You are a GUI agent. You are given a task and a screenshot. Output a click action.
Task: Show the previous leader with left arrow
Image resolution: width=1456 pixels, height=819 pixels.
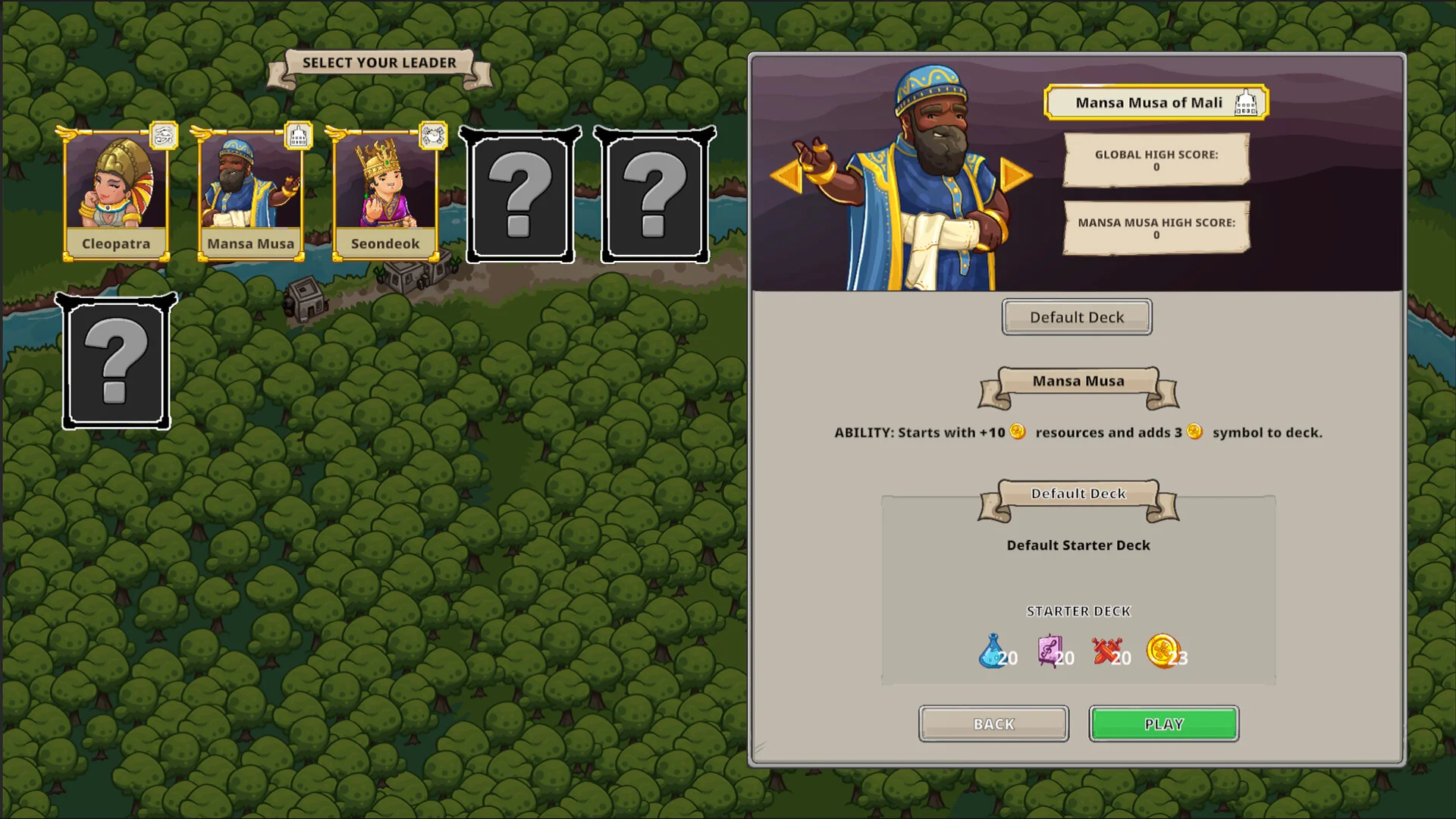click(x=786, y=175)
